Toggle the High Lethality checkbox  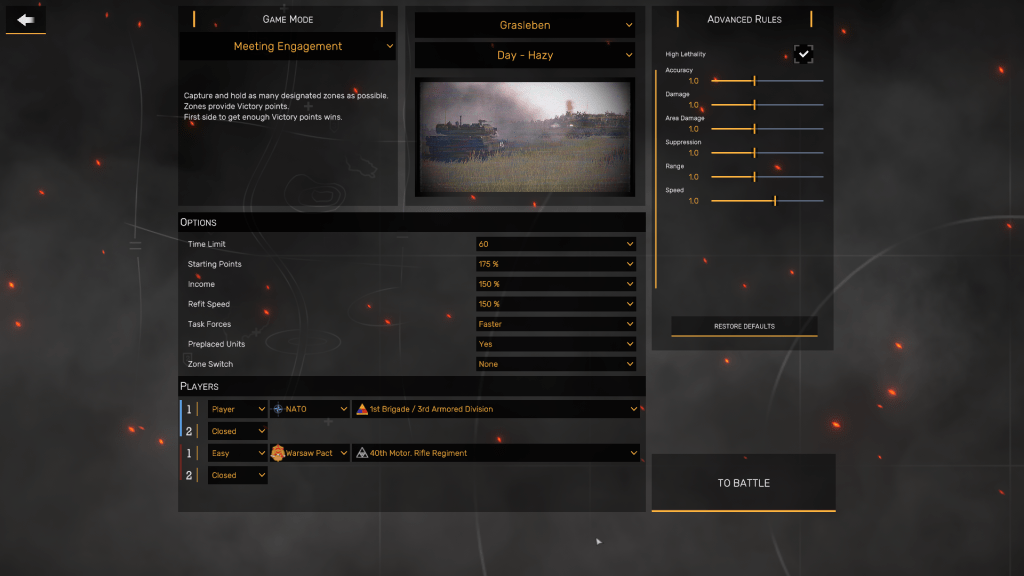click(803, 54)
